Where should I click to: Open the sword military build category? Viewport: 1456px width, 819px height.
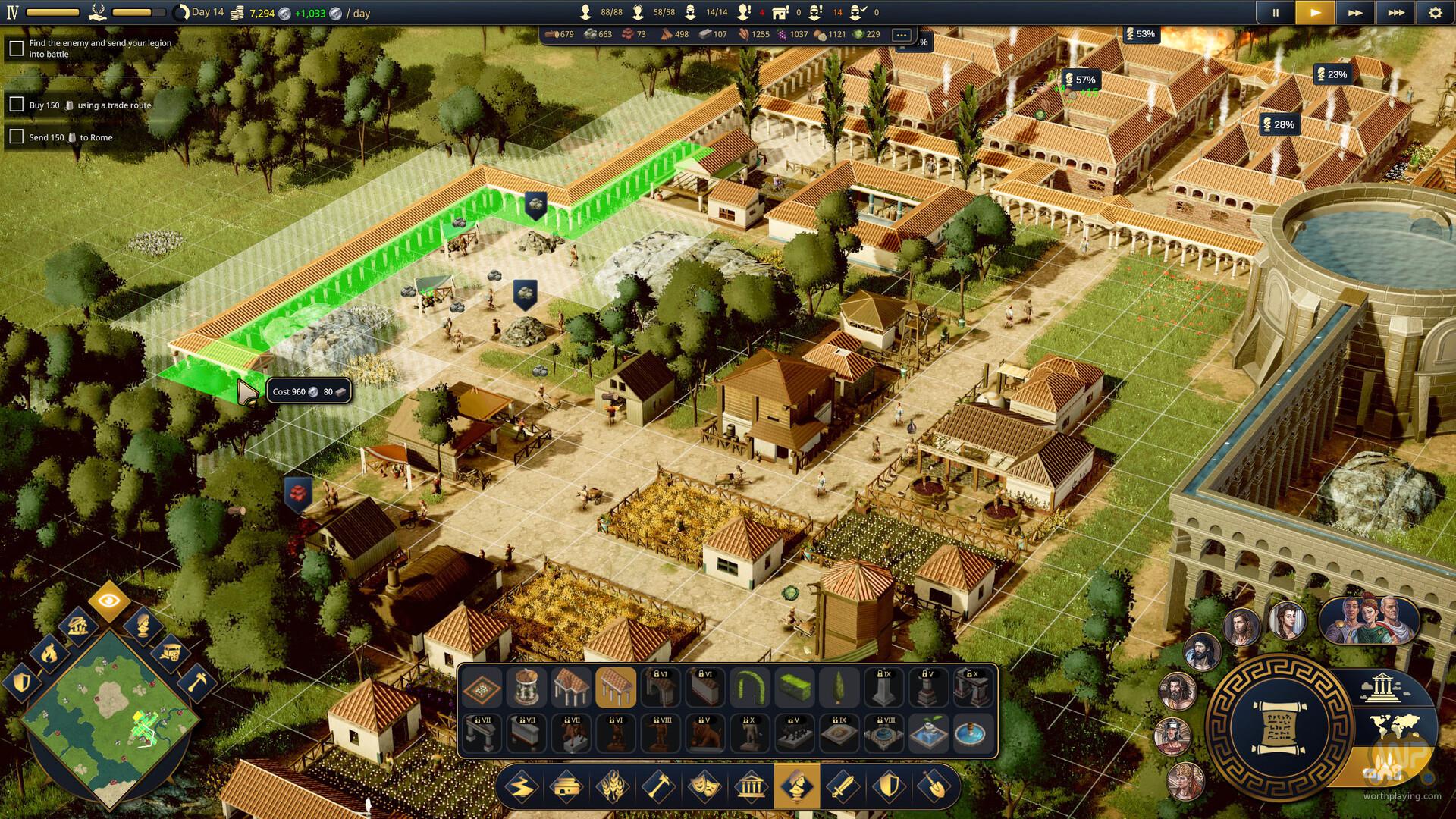coord(842,786)
